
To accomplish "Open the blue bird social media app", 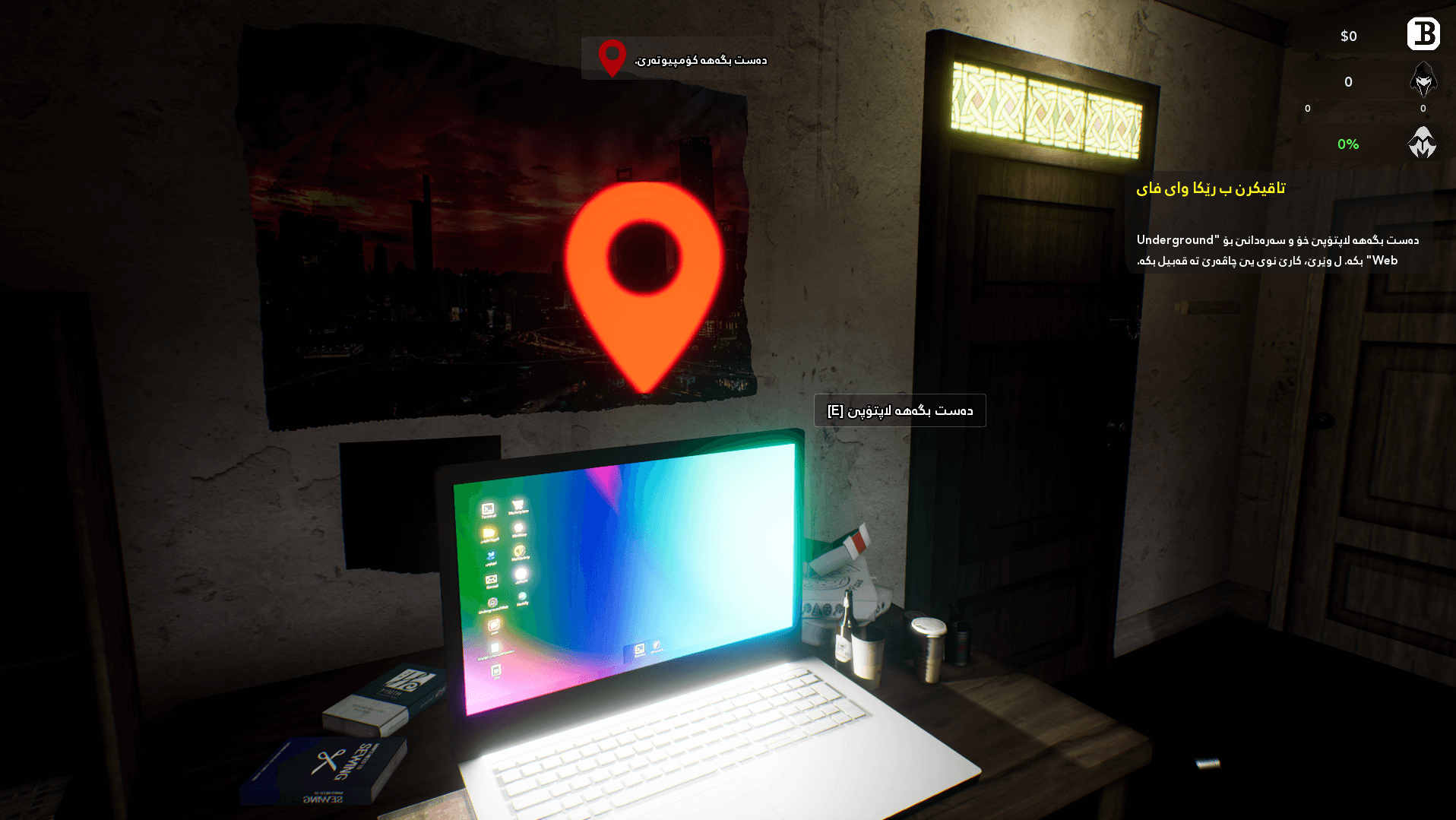I will [491, 555].
